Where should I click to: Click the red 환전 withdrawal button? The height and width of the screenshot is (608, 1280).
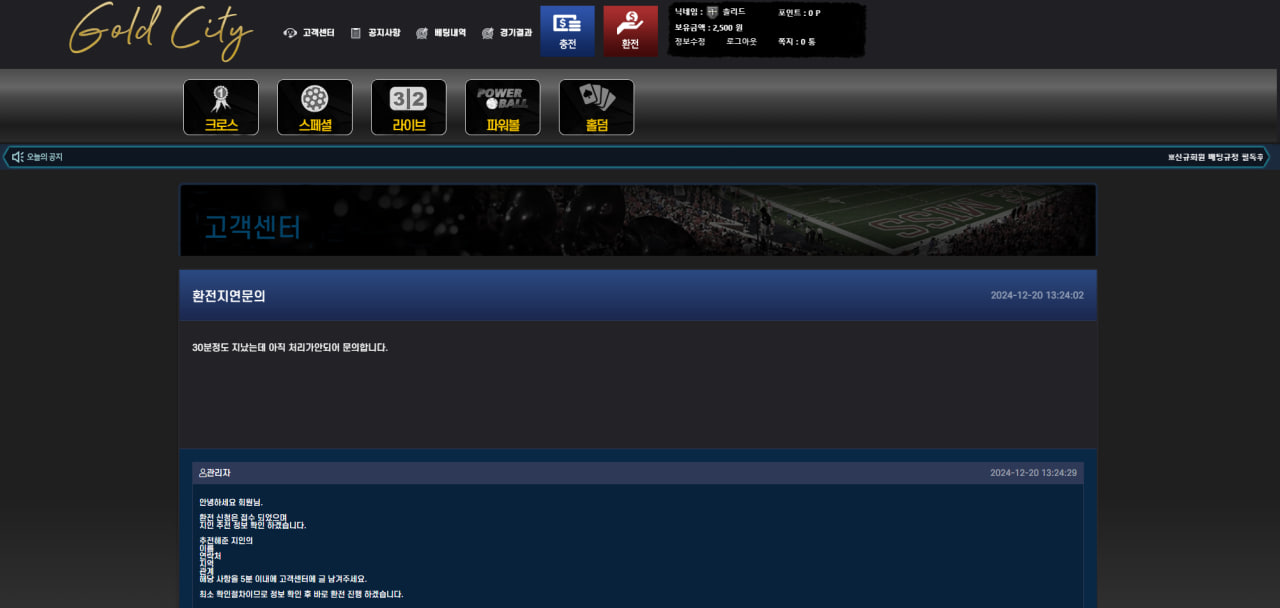[x=630, y=31]
